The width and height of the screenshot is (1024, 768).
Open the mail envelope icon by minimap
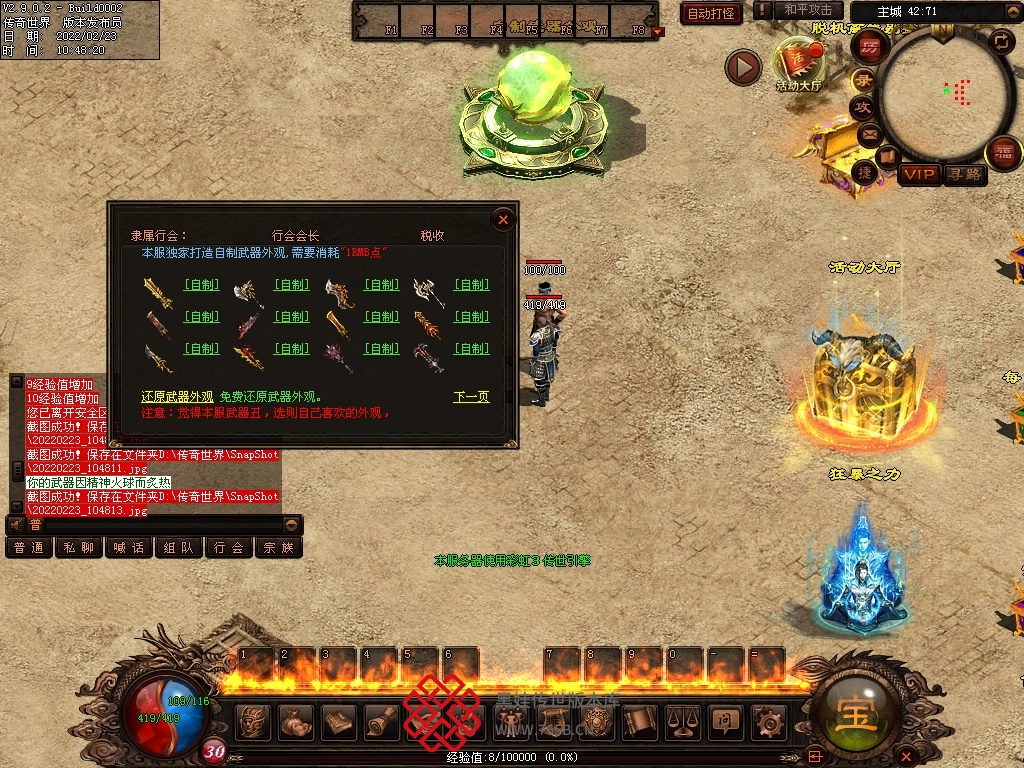pos(868,133)
